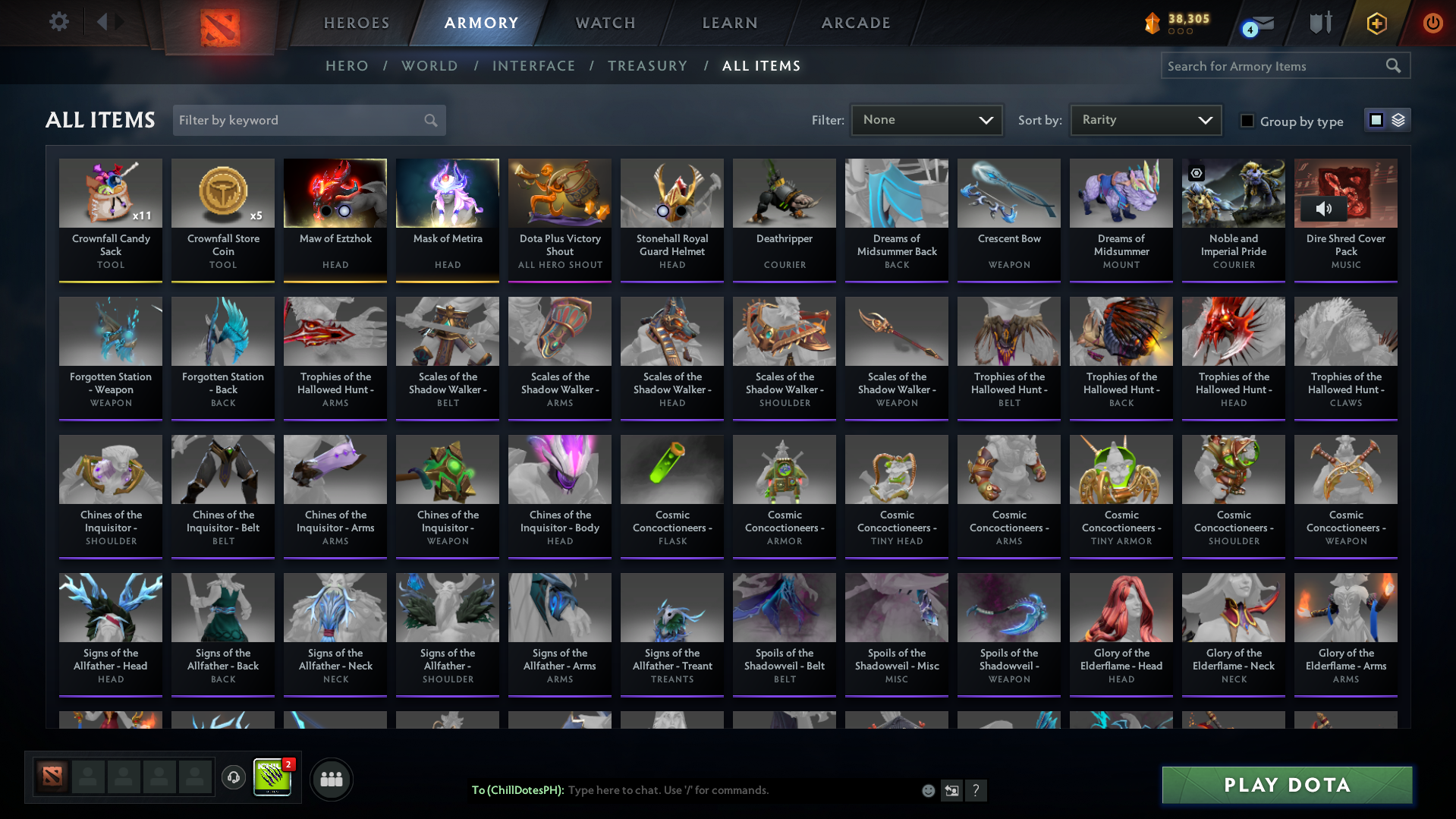Select the TREASURY breadcrumb tab

(647, 66)
